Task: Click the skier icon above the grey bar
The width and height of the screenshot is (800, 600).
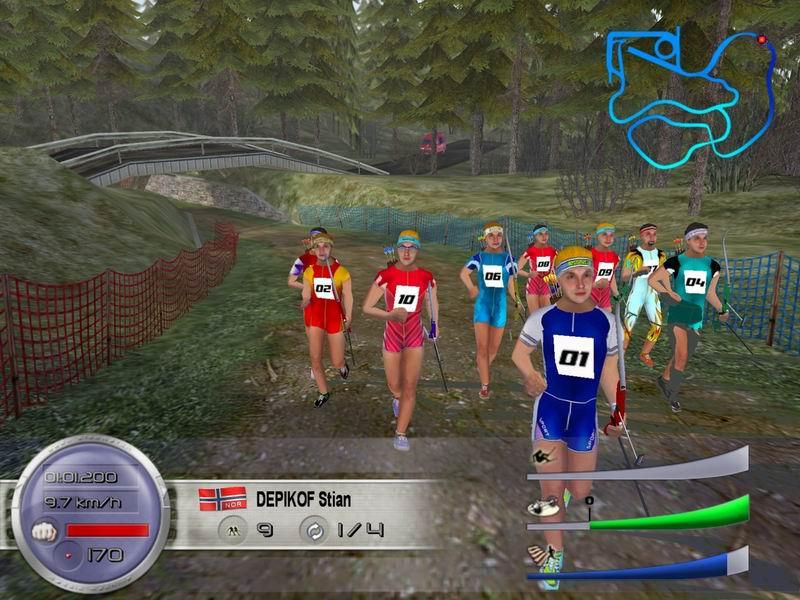Action: [x=541, y=458]
